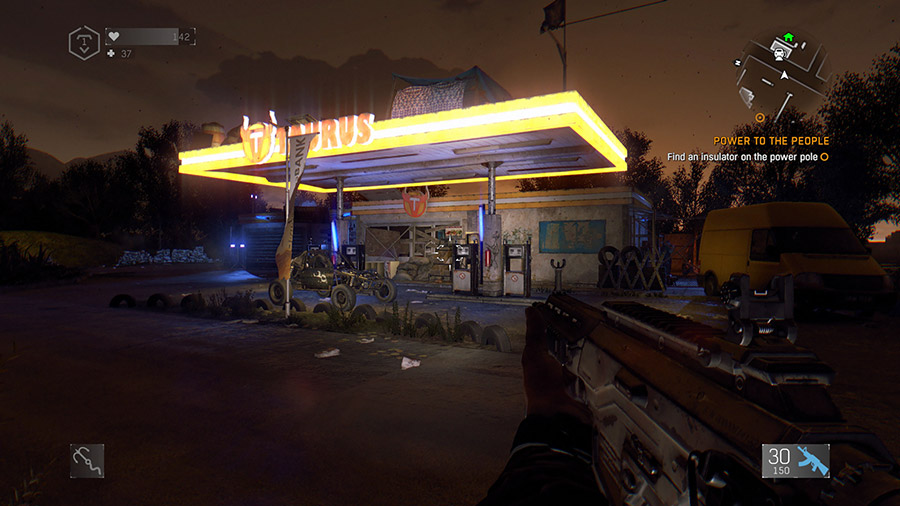Select the grappling hook equipment slot

click(x=87, y=460)
